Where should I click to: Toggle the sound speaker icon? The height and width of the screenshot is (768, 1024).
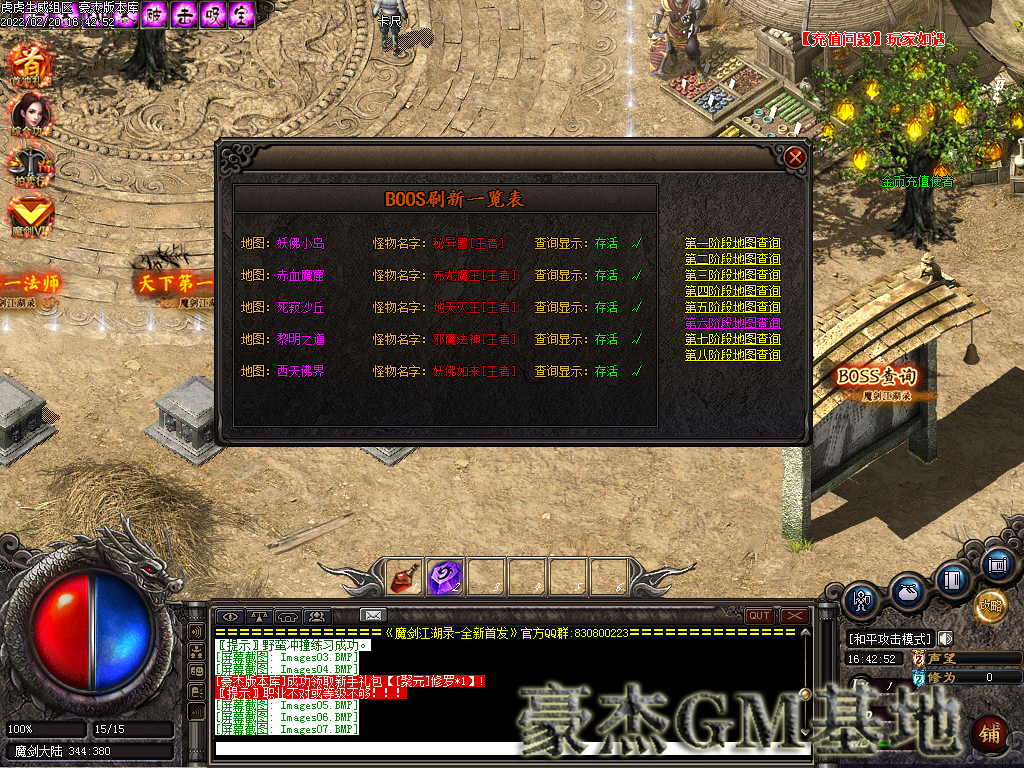click(945, 639)
